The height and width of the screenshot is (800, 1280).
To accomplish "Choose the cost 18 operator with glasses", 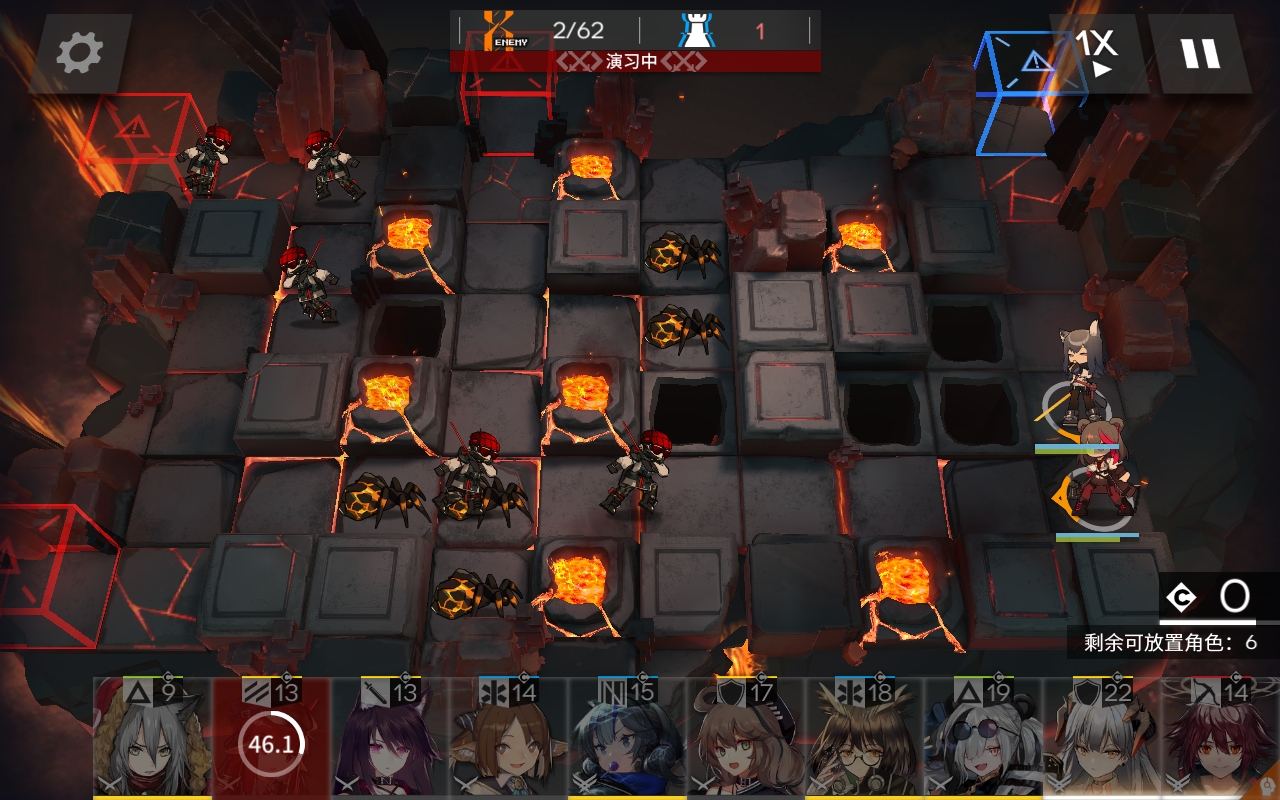I will pyautogui.click(x=865, y=740).
